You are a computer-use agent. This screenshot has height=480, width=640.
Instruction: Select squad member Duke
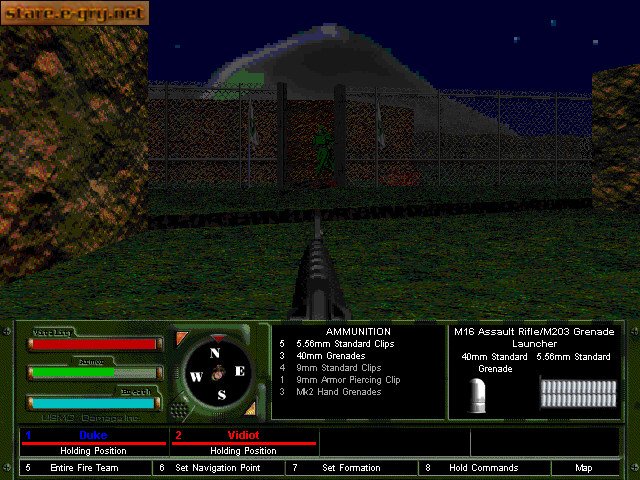93,436
